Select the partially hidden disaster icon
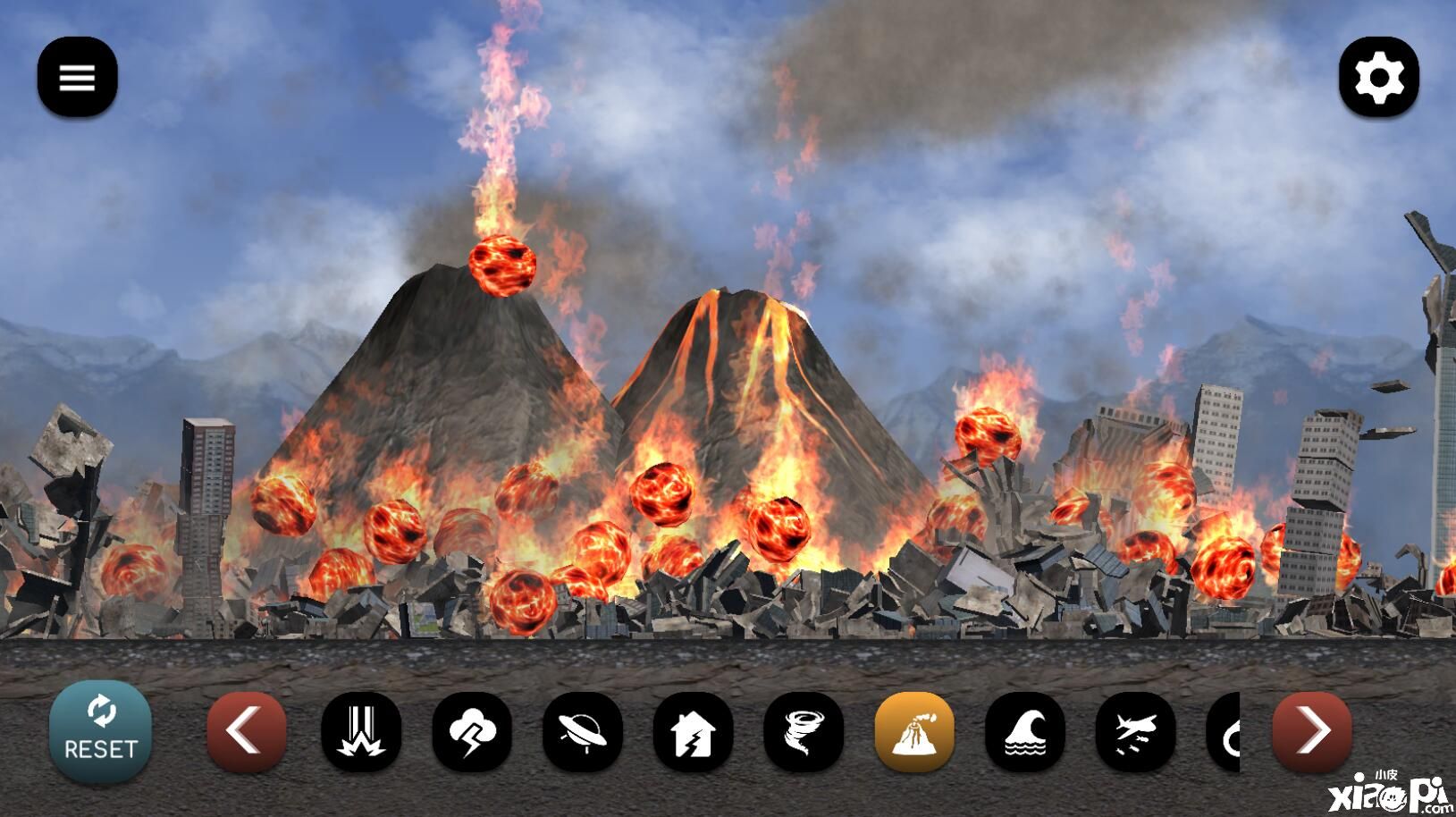Viewport: 1456px width, 817px height. [x=1225, y=732]
